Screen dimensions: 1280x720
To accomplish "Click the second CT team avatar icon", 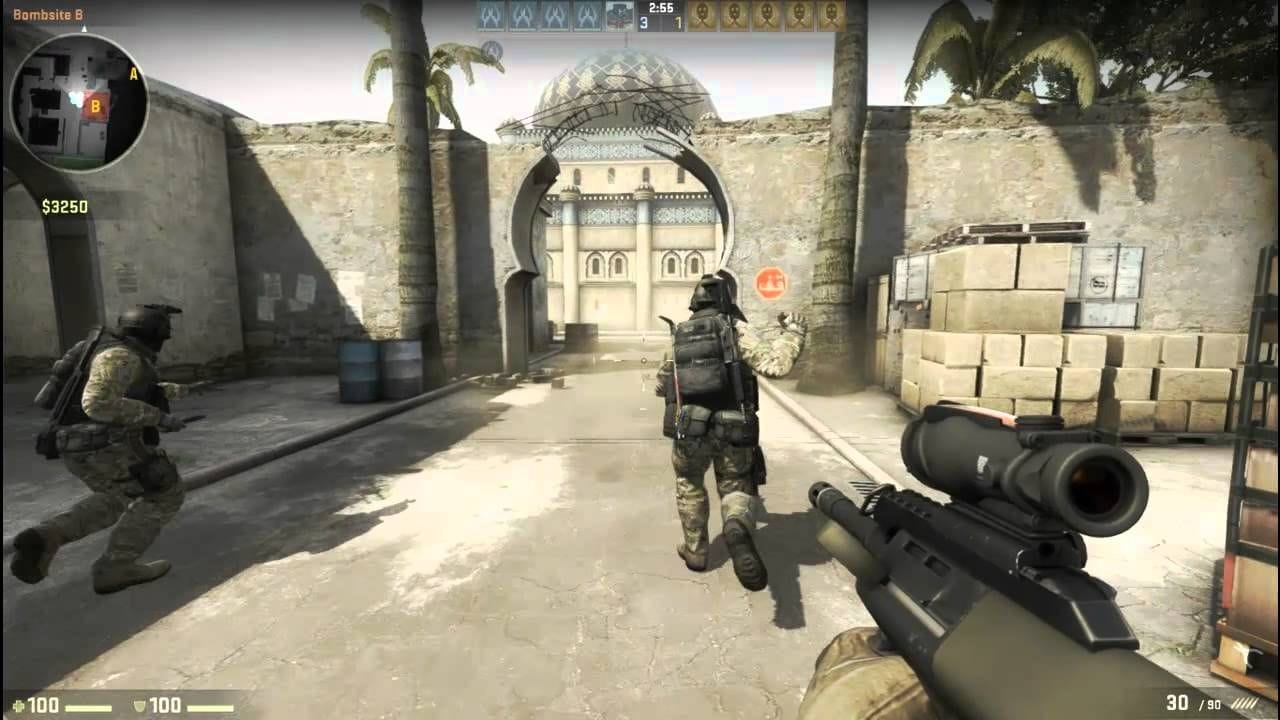I will tap(524, 17).
